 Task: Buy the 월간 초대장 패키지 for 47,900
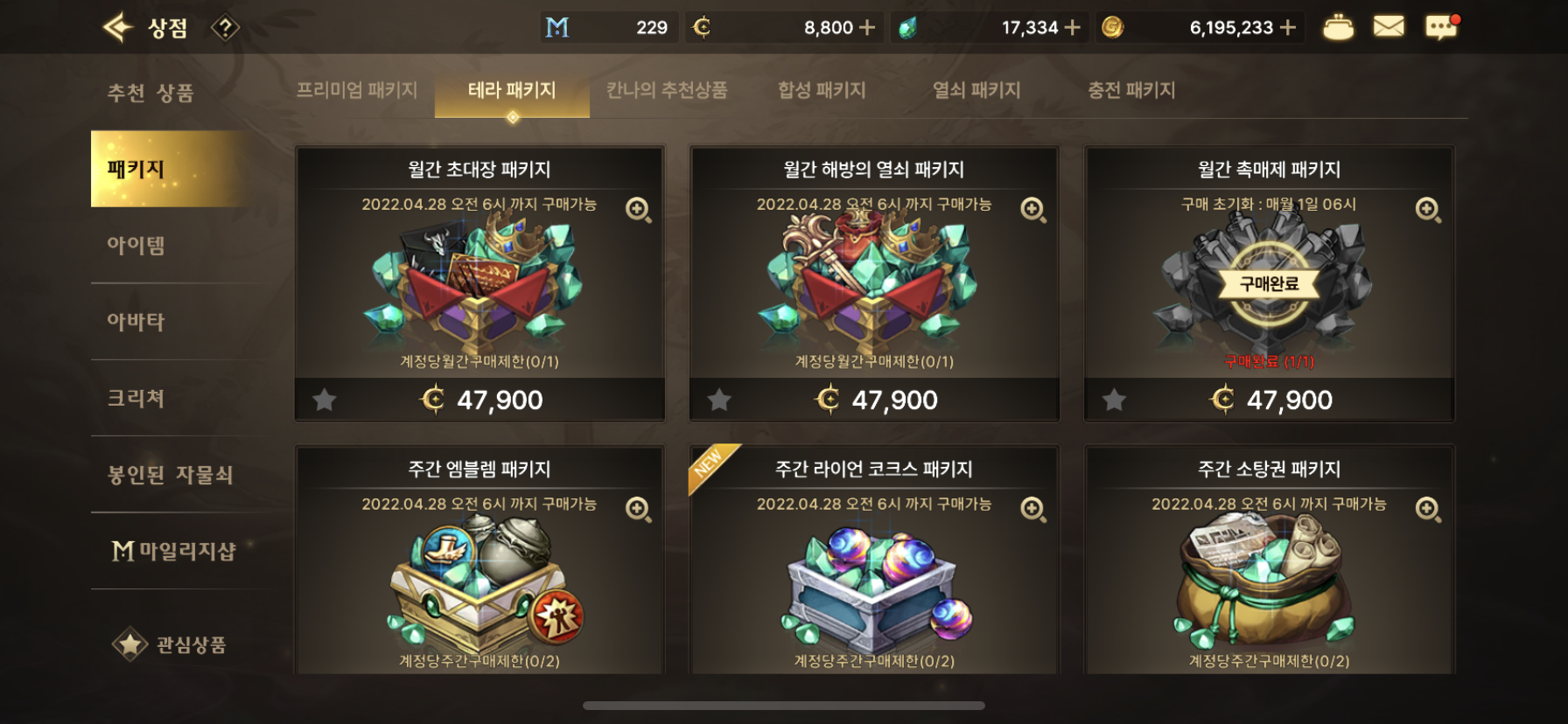pos(480,400)
